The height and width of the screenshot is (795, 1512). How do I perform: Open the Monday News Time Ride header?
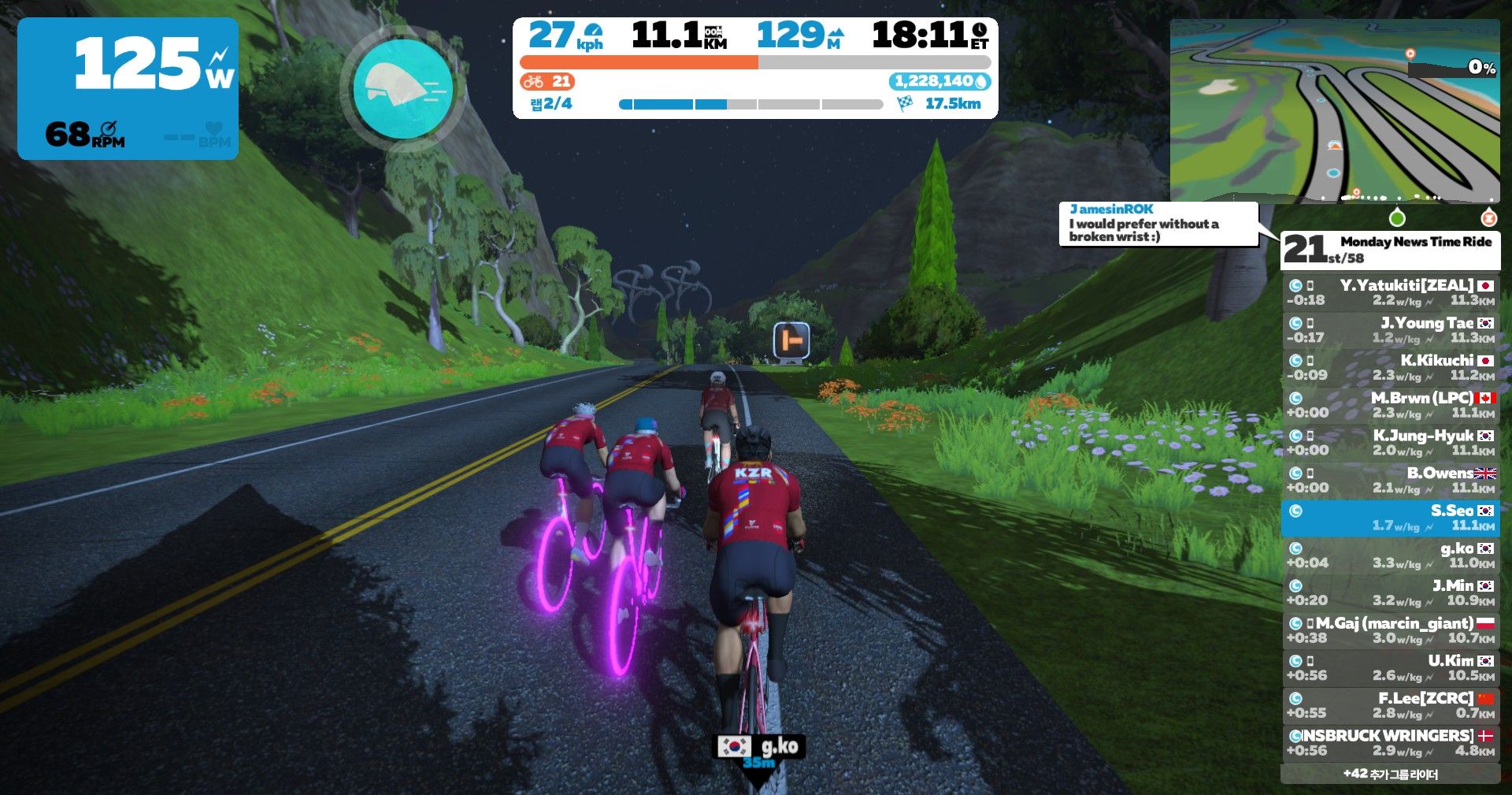click(1390, 250)
